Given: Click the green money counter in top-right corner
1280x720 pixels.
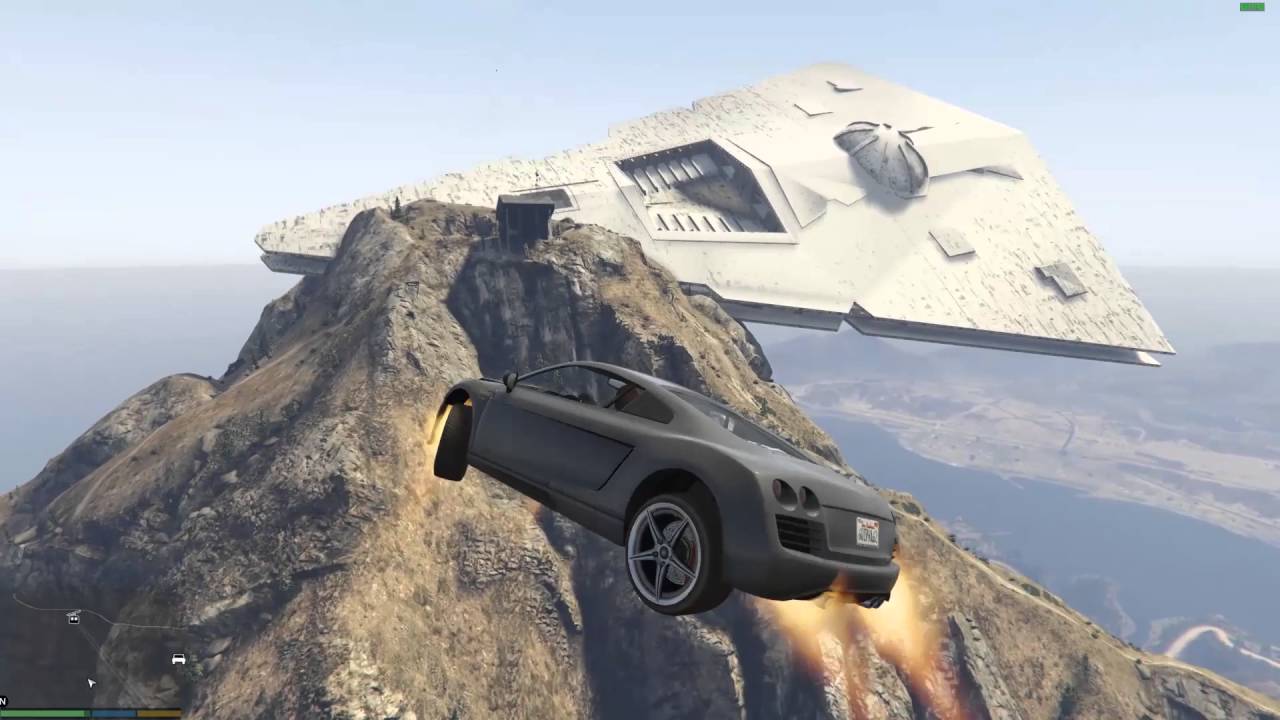Looking at the screenshot, I should click(x=1251, y=6).
